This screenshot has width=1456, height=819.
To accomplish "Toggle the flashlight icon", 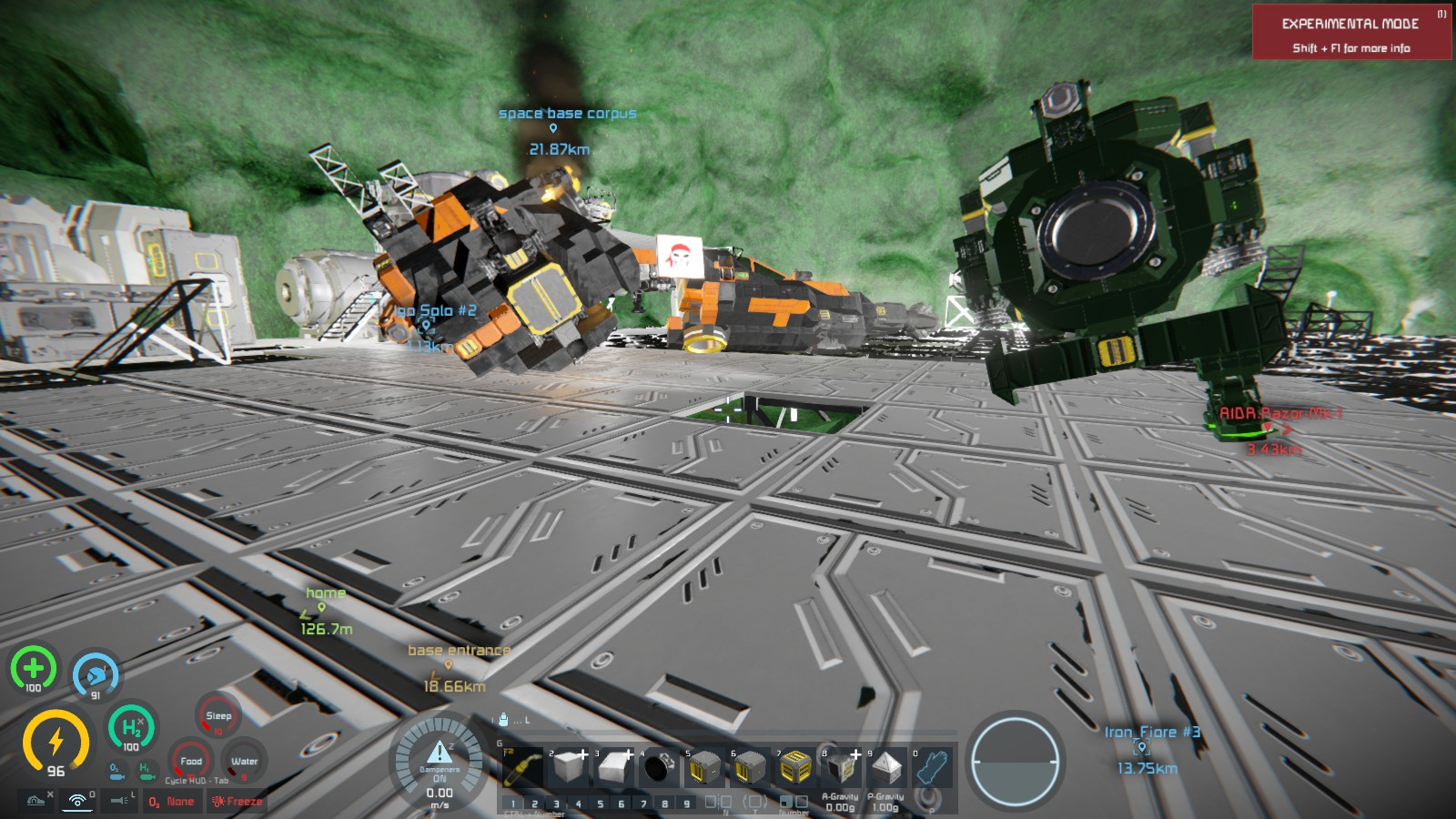I will pos(120,801).
